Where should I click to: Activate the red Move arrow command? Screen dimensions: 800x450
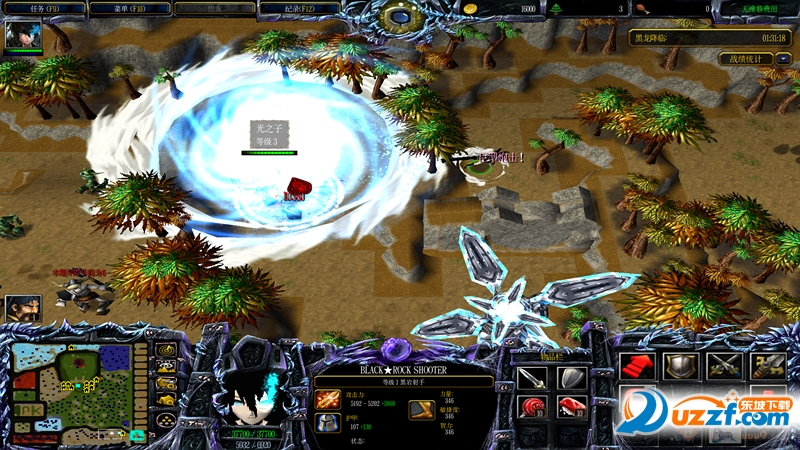636,366
